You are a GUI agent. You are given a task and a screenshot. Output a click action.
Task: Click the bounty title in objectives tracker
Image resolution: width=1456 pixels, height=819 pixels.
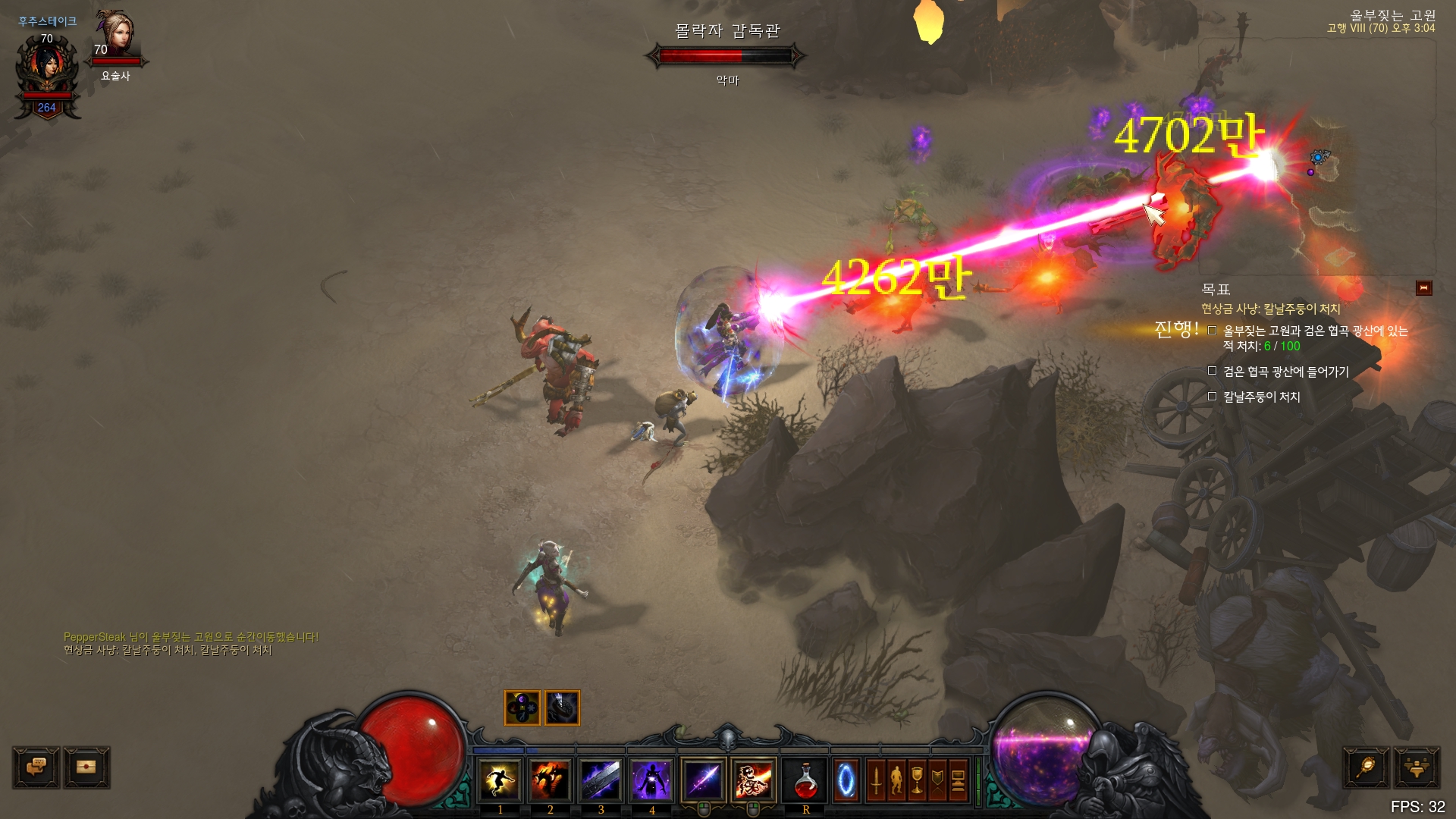click(x=1270, y=309)
